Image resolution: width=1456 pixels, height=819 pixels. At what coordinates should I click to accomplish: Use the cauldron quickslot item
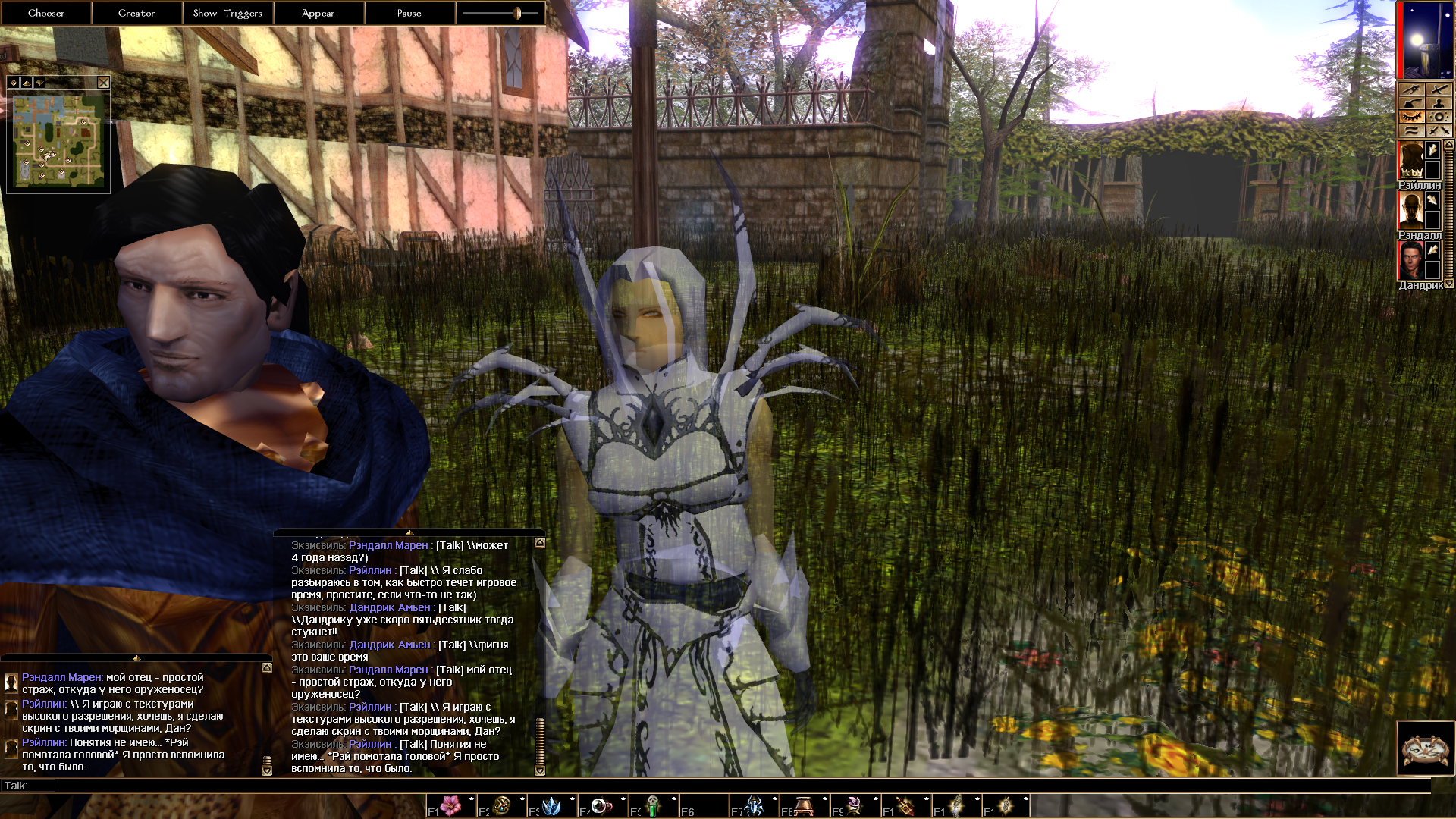805,805
